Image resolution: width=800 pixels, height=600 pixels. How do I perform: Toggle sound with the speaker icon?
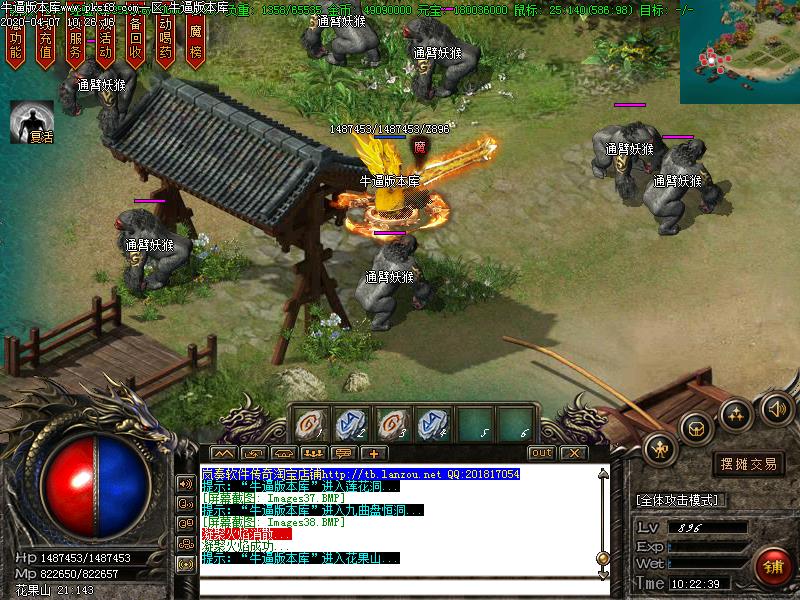pos(776,407)
